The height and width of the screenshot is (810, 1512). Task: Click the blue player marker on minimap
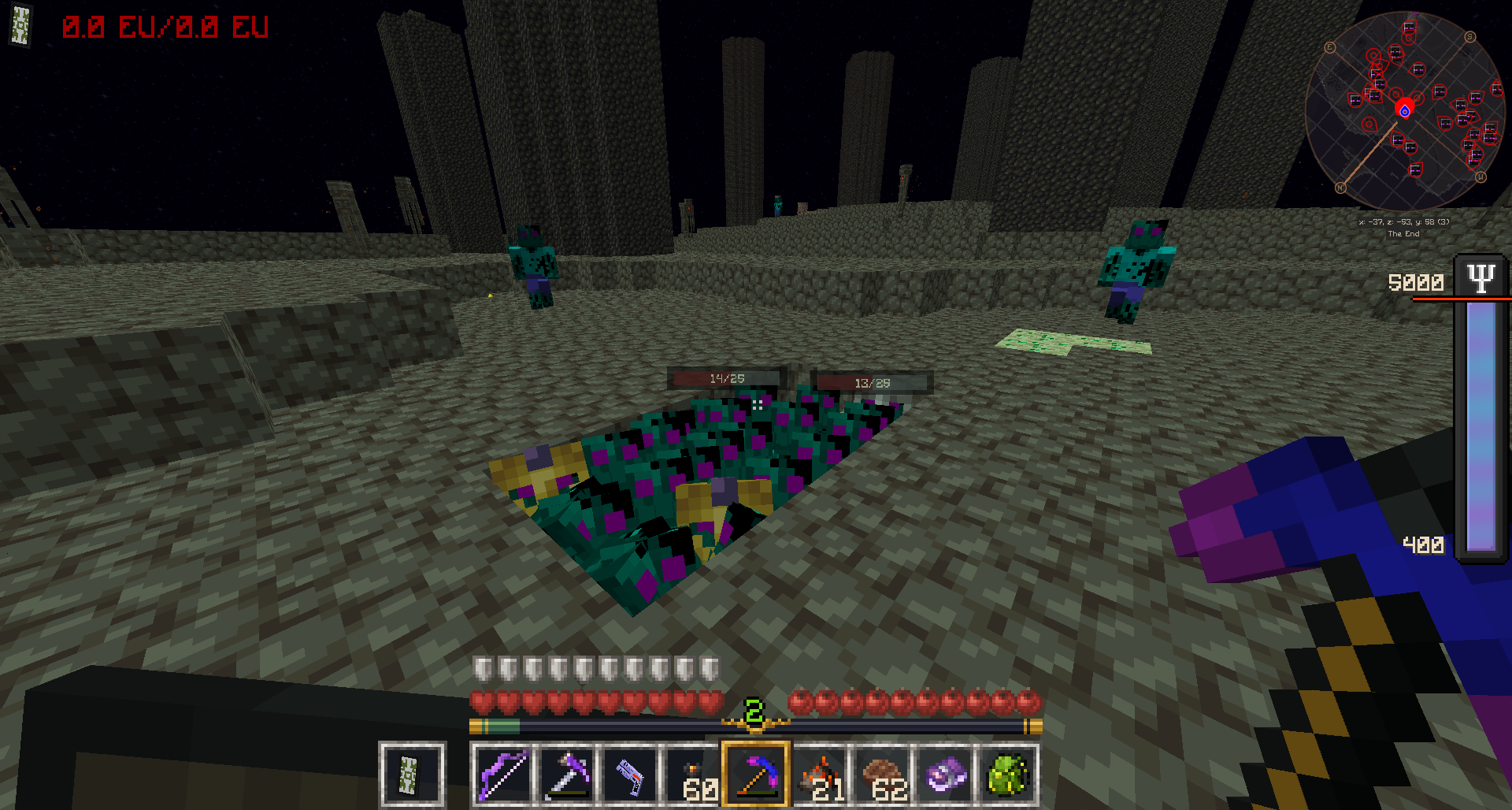tap(1404, 111)
